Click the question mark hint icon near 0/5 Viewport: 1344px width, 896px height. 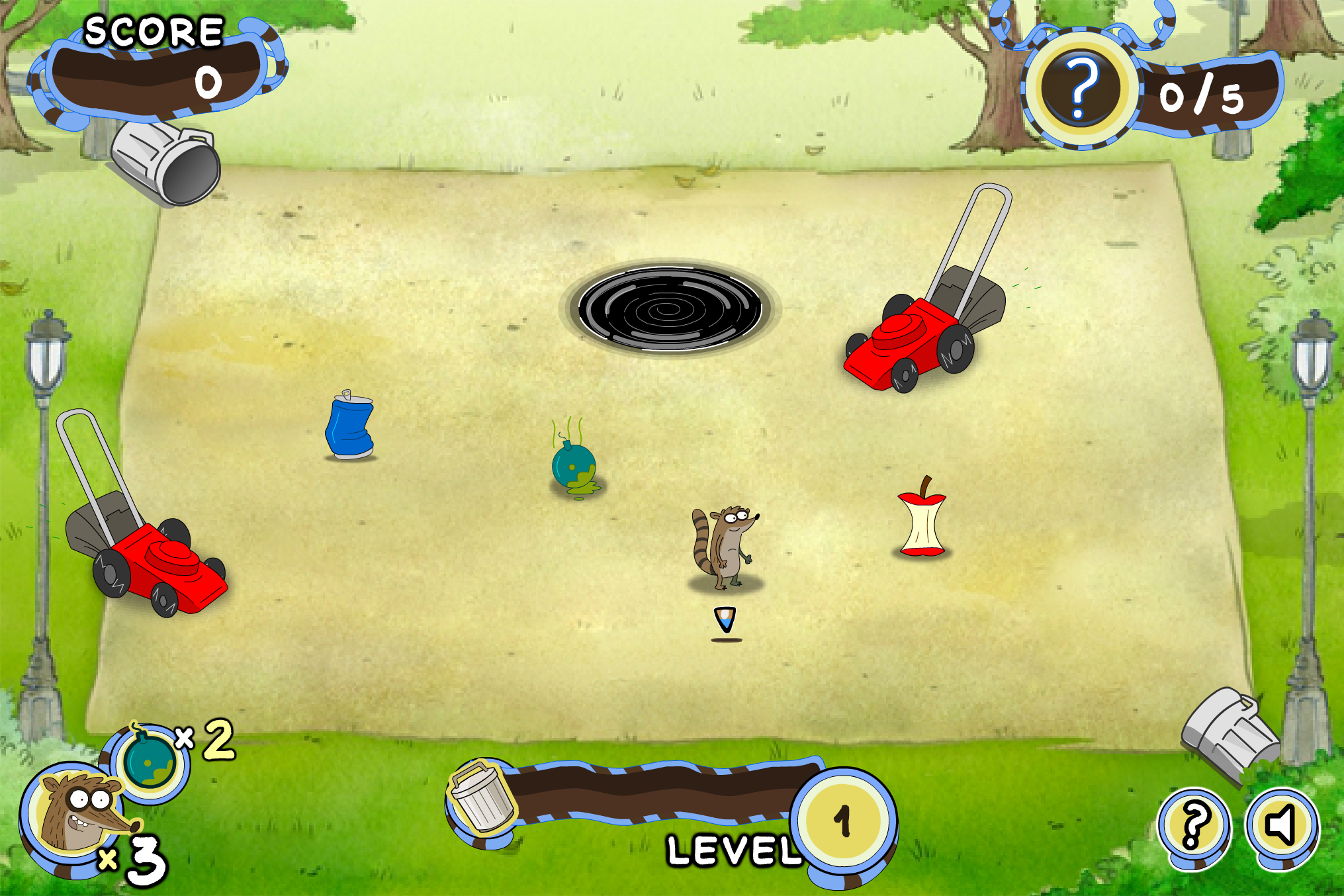1083,89
